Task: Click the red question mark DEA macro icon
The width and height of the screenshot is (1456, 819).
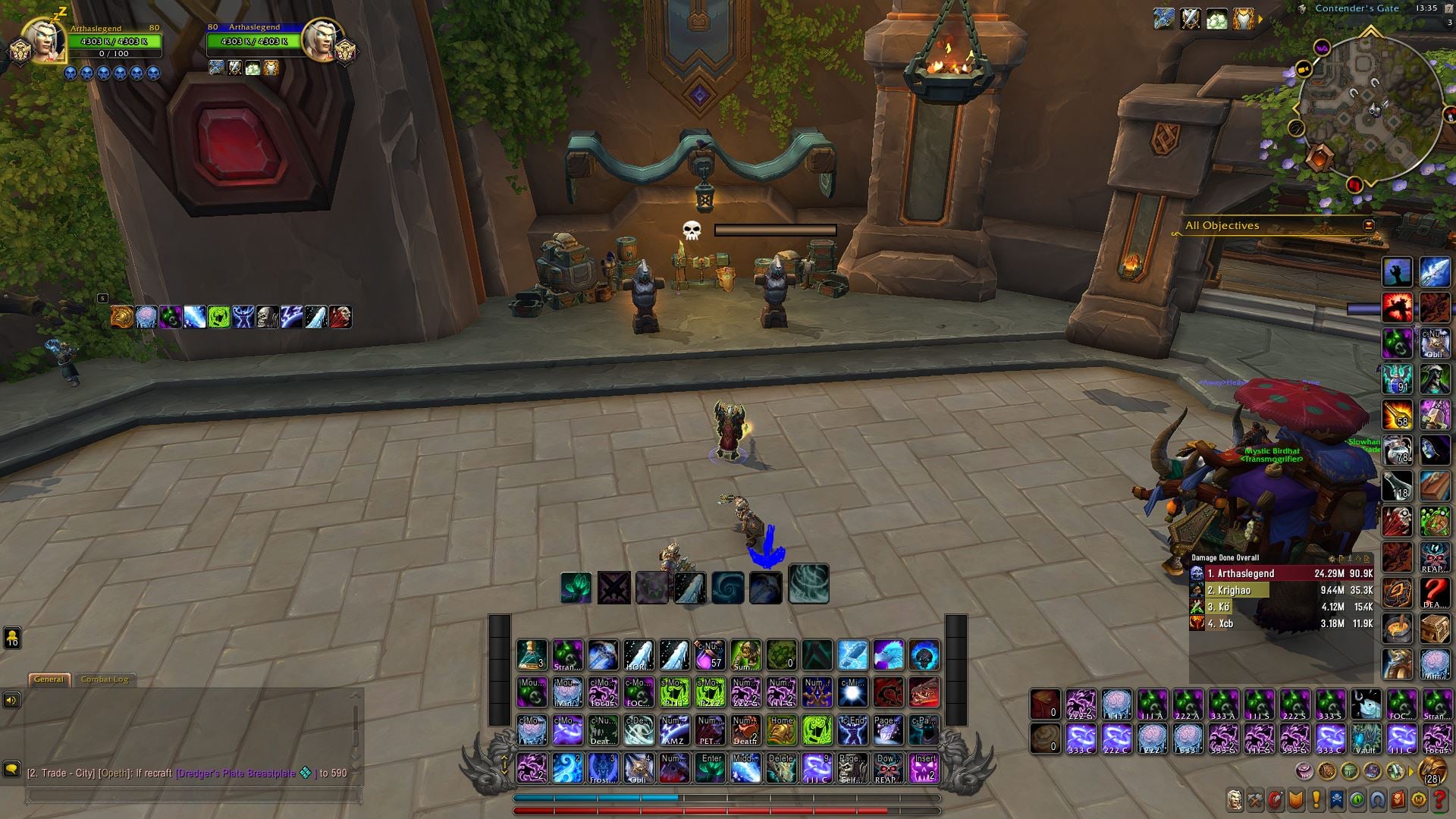Action: 1434,592
